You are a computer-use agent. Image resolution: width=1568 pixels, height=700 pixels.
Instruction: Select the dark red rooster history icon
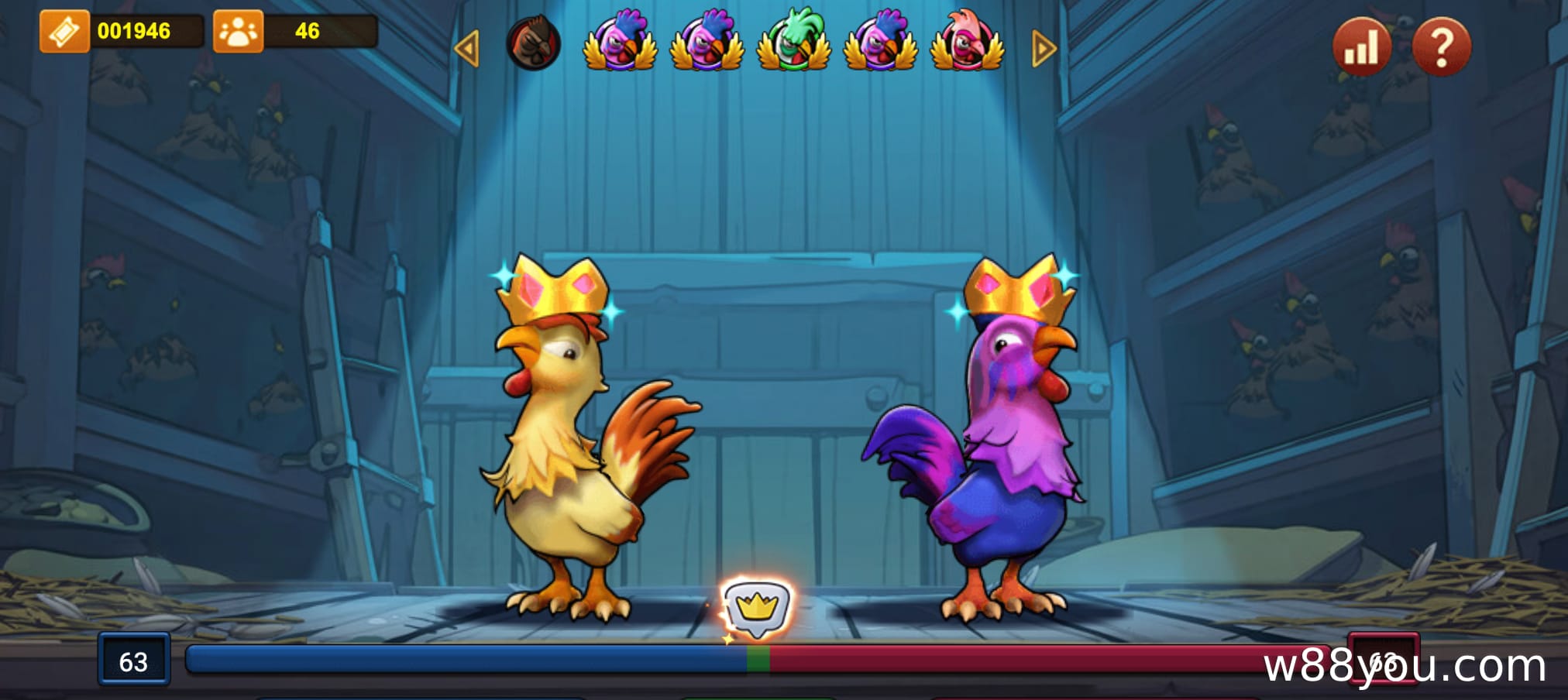[x=533, y=43]
